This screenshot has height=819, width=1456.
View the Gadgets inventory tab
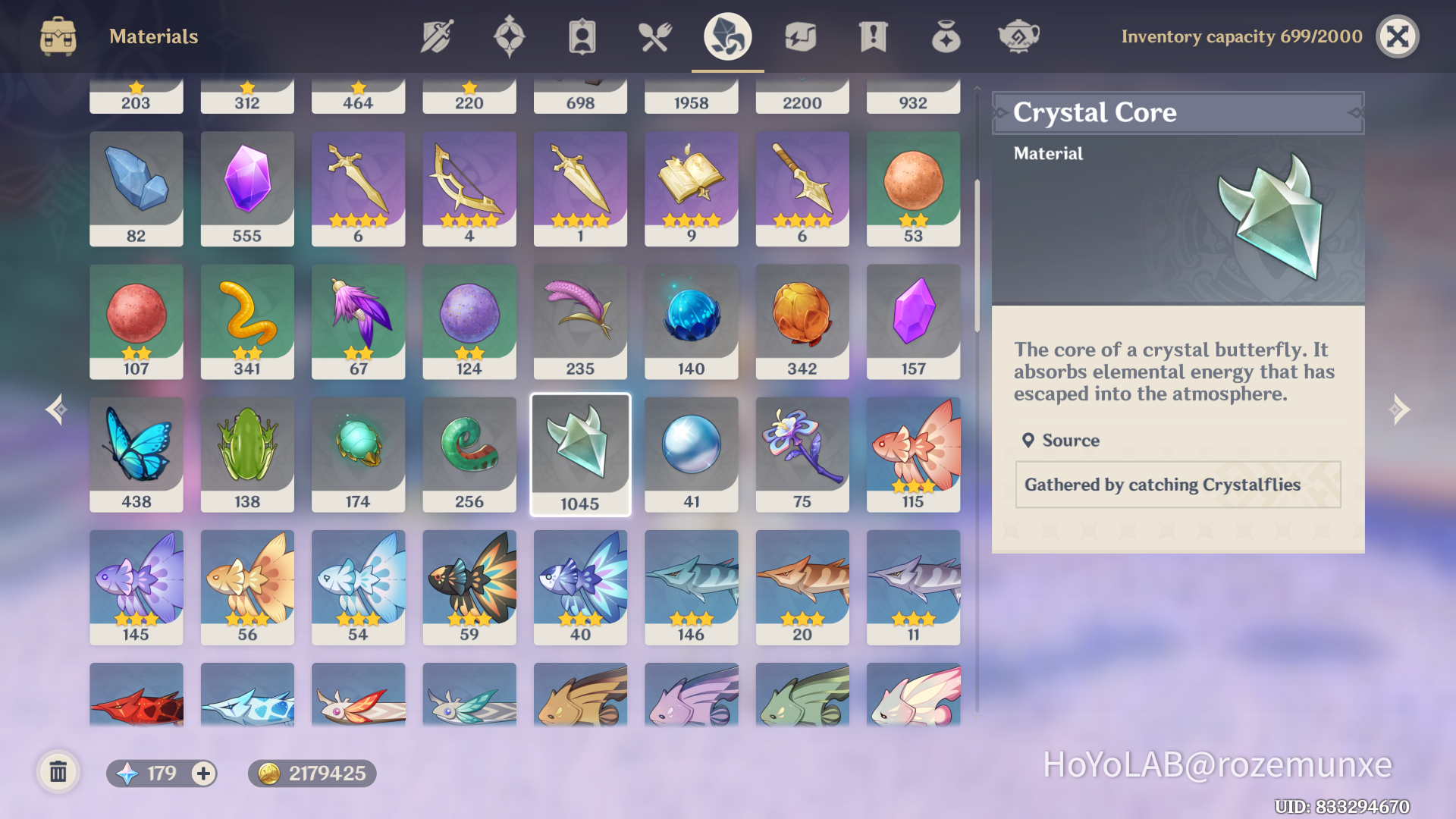[x=801, y=35]
